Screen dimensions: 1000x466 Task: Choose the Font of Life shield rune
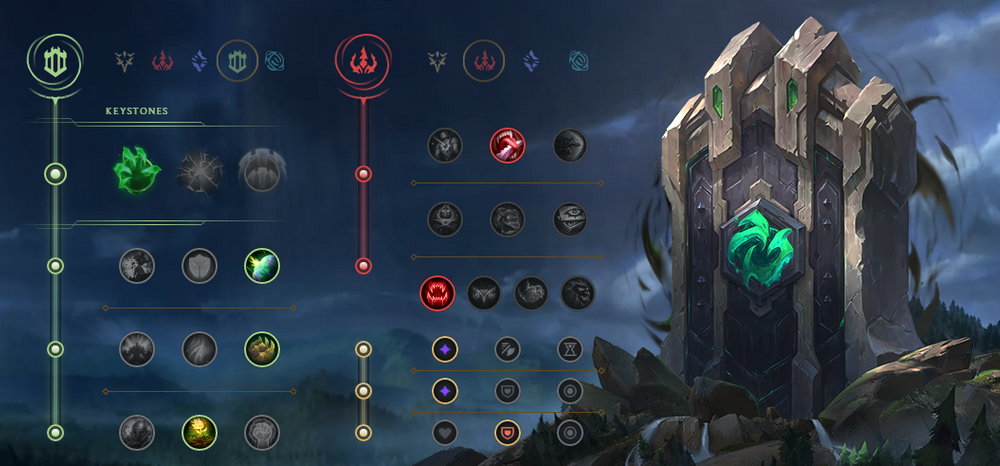199,265
